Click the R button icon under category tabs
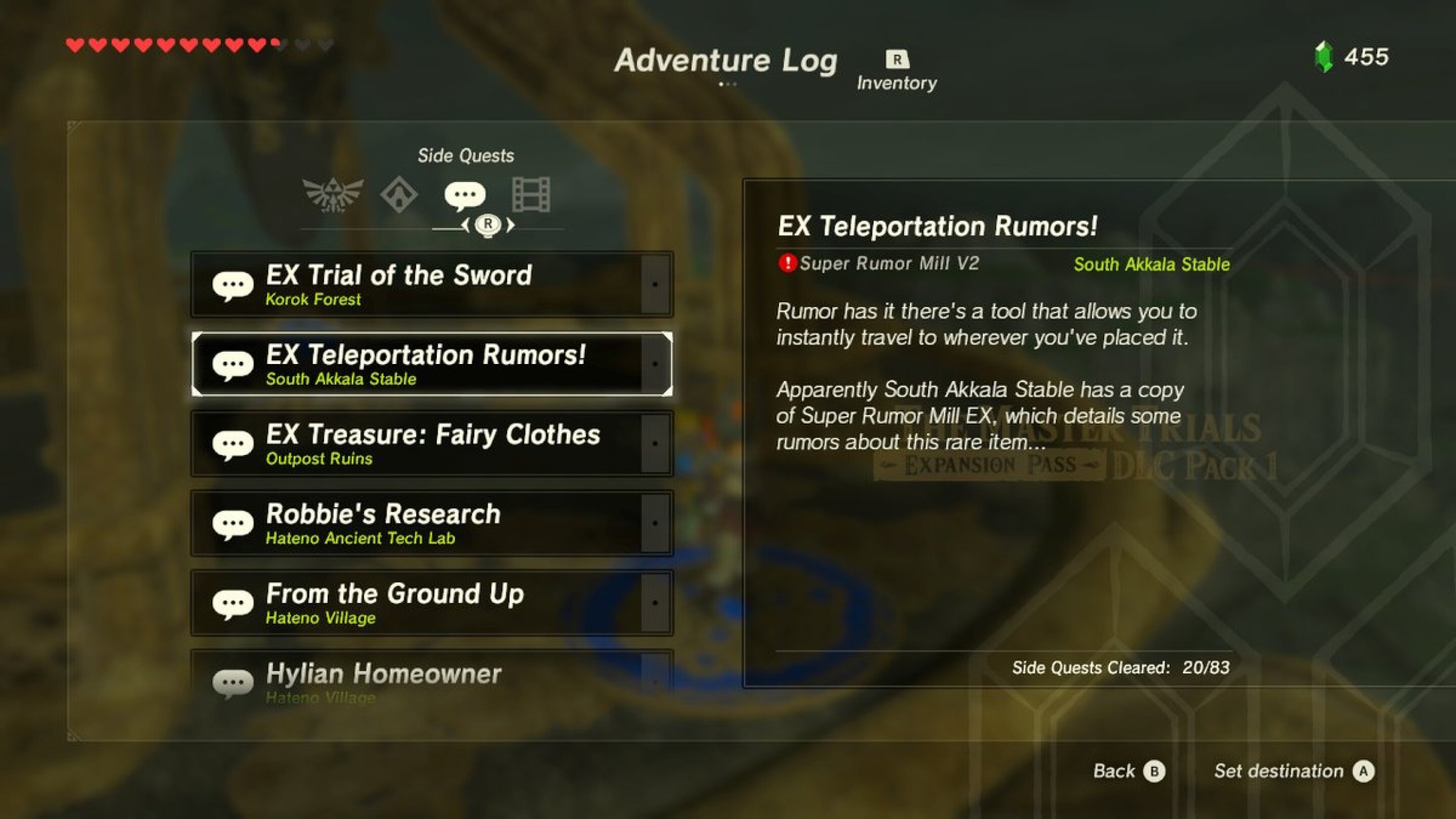The image size is (1456, 819). (x=488, y=225)
